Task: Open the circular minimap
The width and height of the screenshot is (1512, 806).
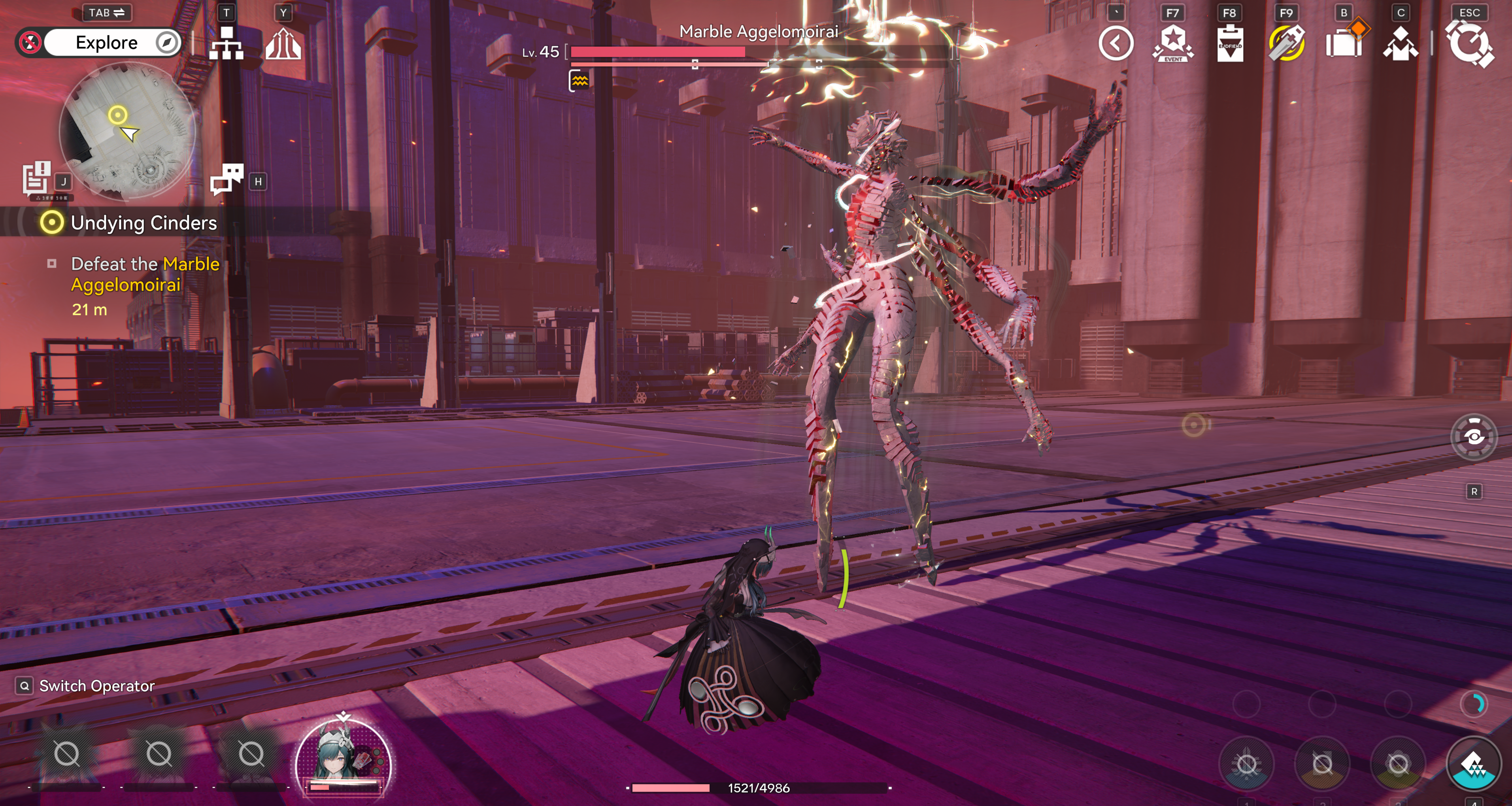Action: click(x=127, y=130)
